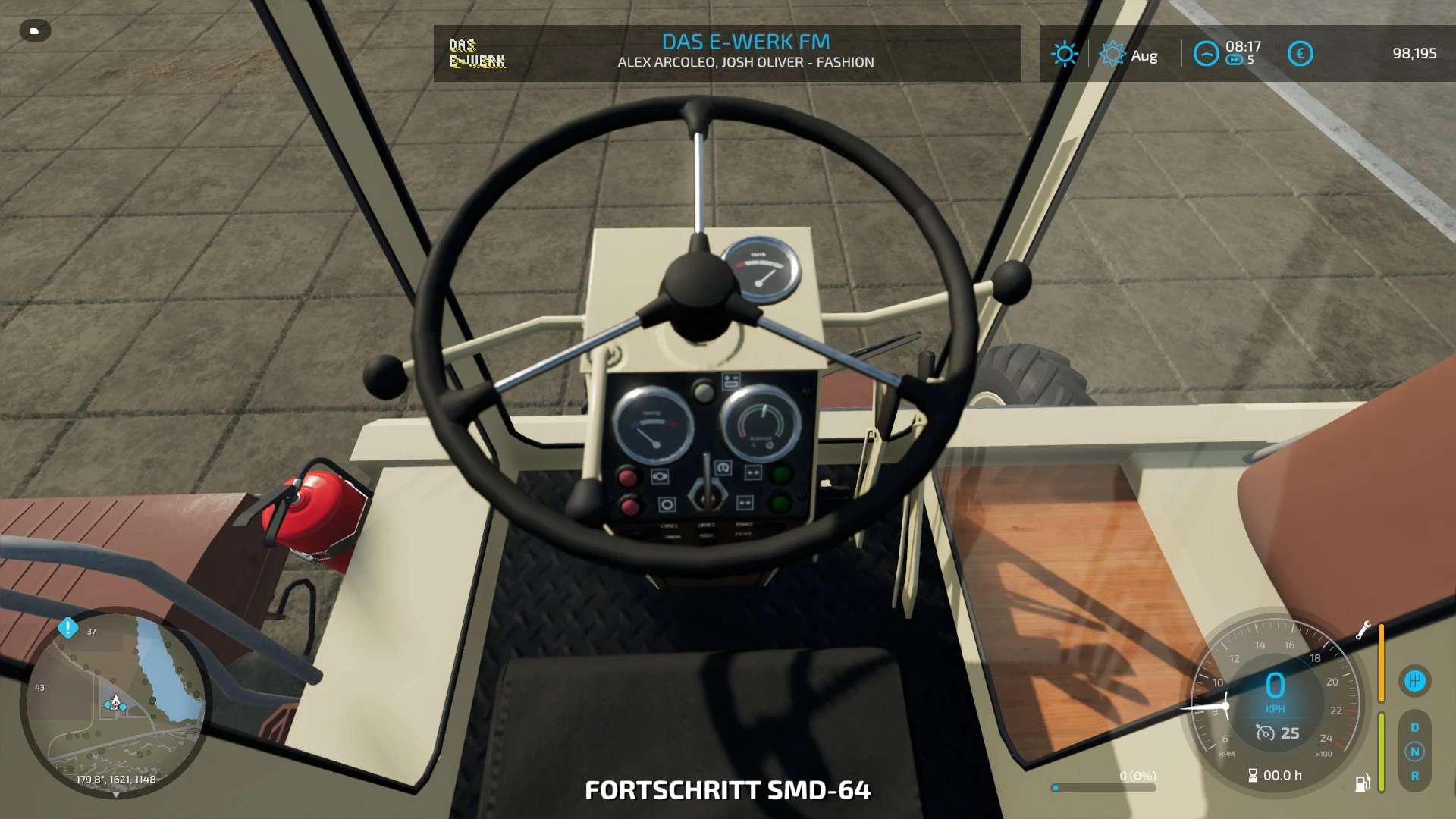Click the blue clock icon

[x=1206, y=54]
